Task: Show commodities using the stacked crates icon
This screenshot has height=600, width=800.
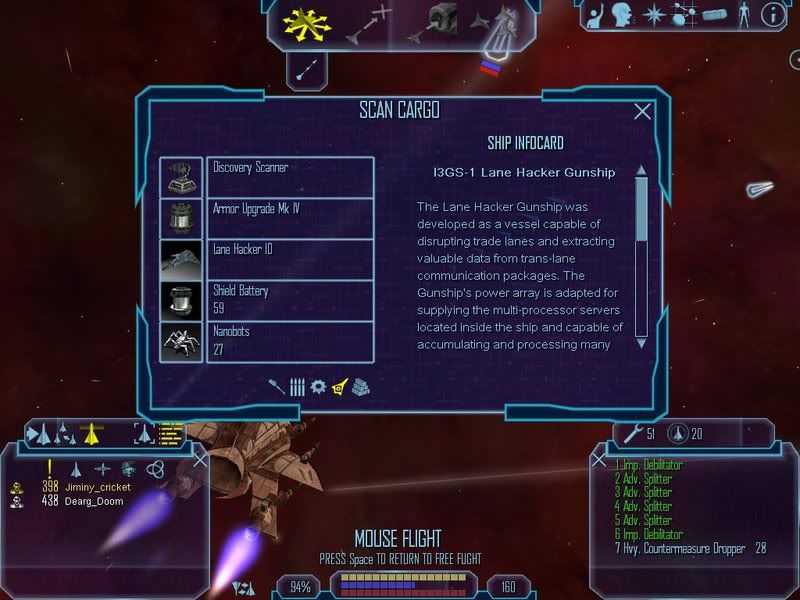Action: pyautogui.click(x=361, y=386)
